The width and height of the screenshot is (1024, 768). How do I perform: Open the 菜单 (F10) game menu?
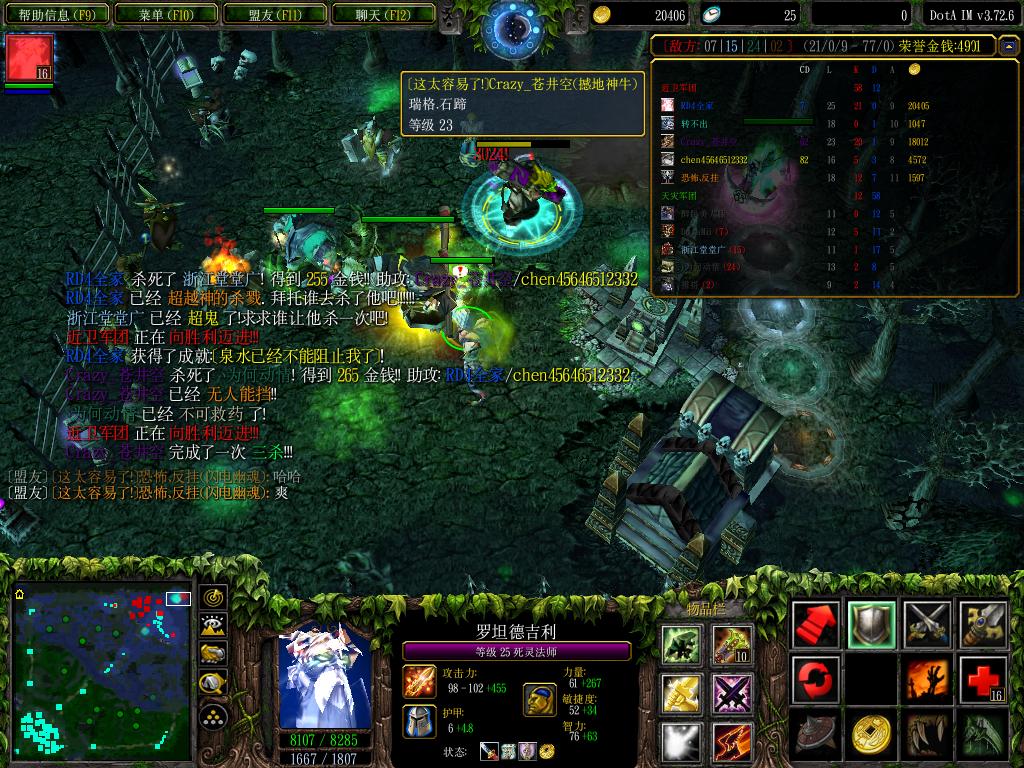[165, 14]
